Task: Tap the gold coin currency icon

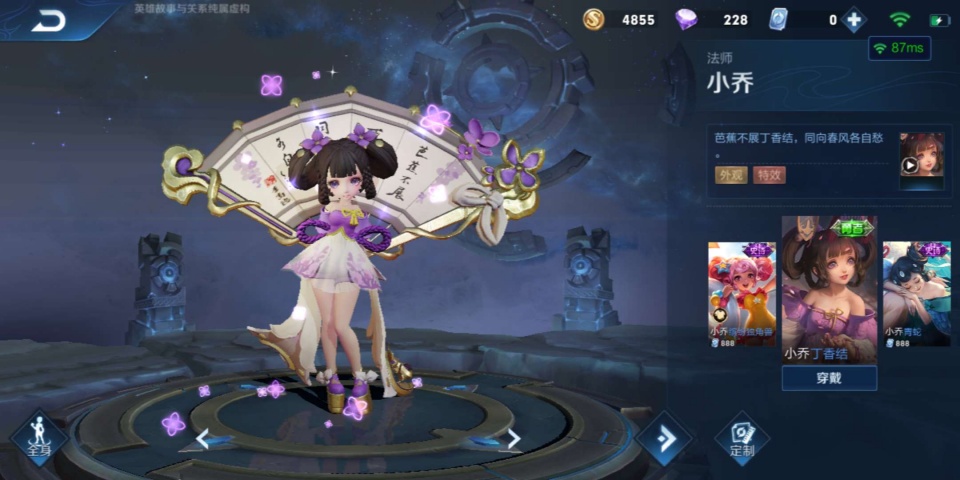Action: 594,20
